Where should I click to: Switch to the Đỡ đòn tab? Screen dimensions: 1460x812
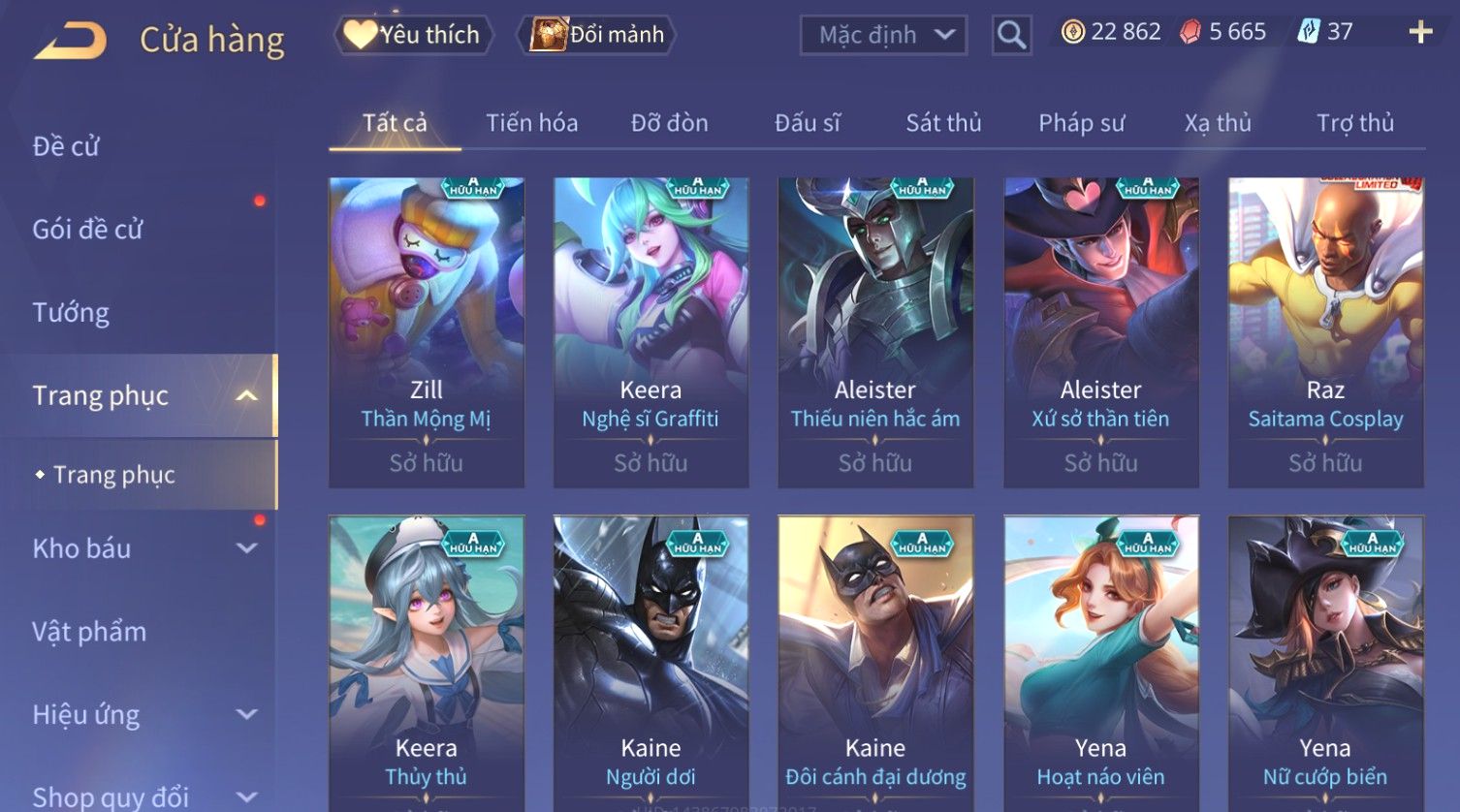[x=669, y=123]
